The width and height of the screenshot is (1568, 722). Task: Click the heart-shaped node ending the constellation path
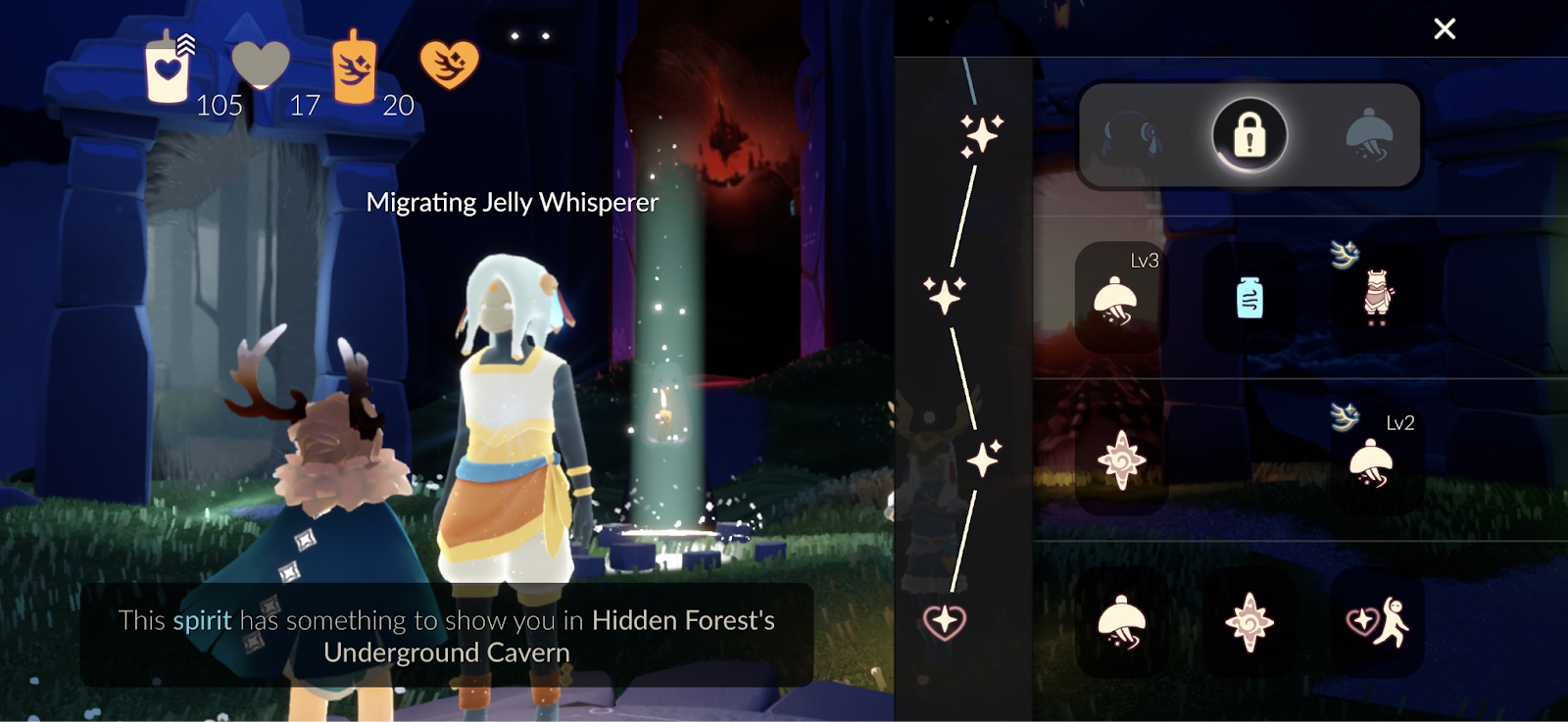pos(945,621)
